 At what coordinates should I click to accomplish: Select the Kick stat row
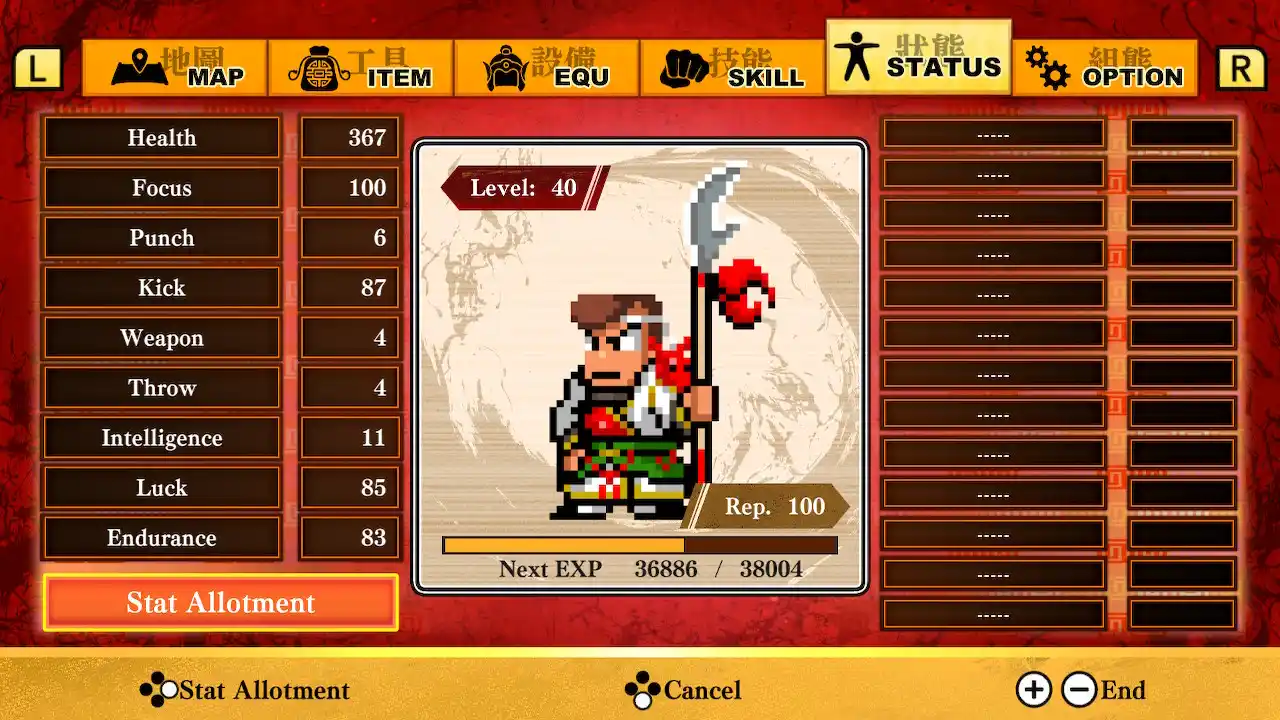pyautogui.click(x=162, y=288)
